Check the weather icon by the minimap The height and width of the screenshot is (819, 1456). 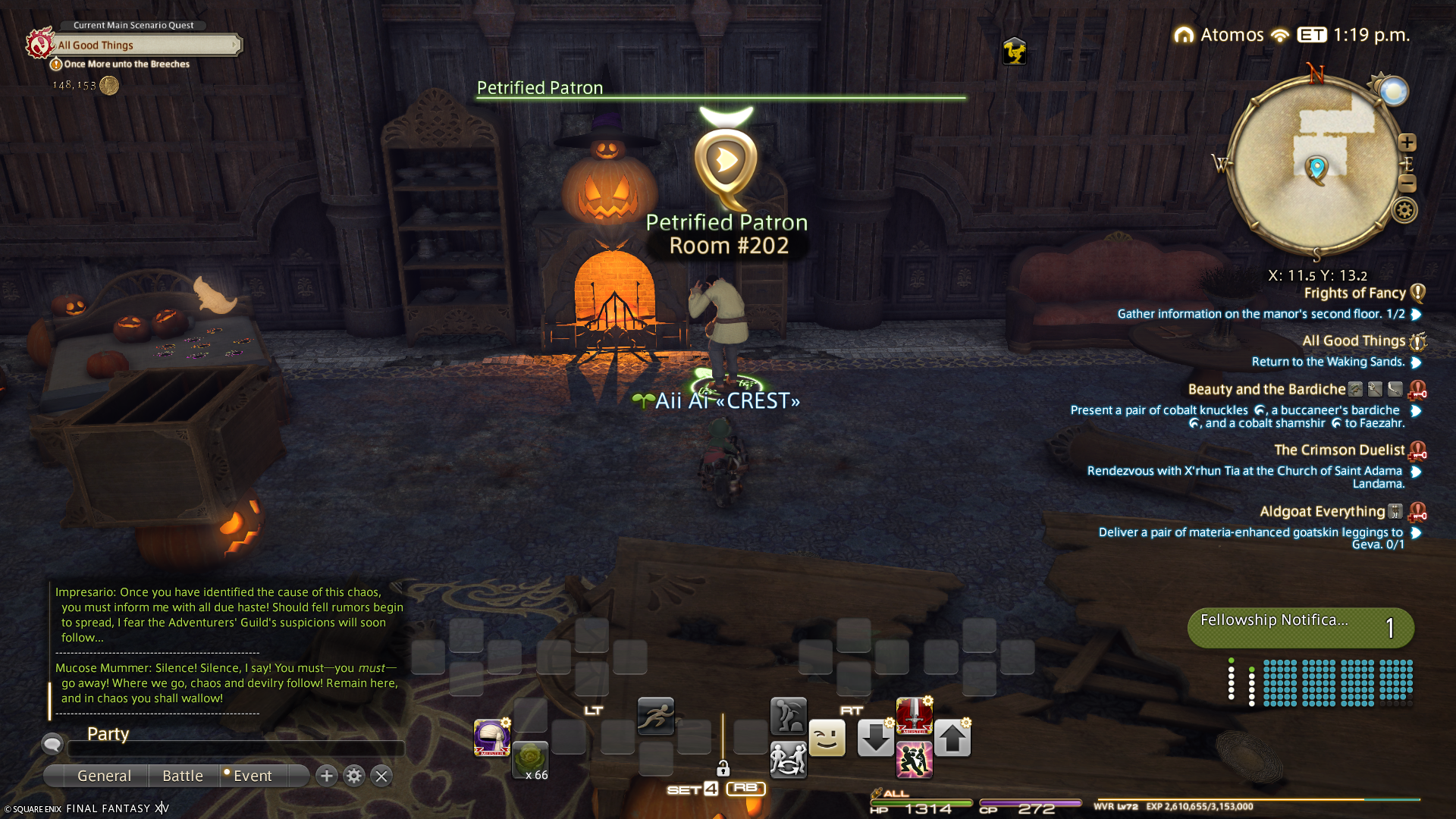[1393, 92]
